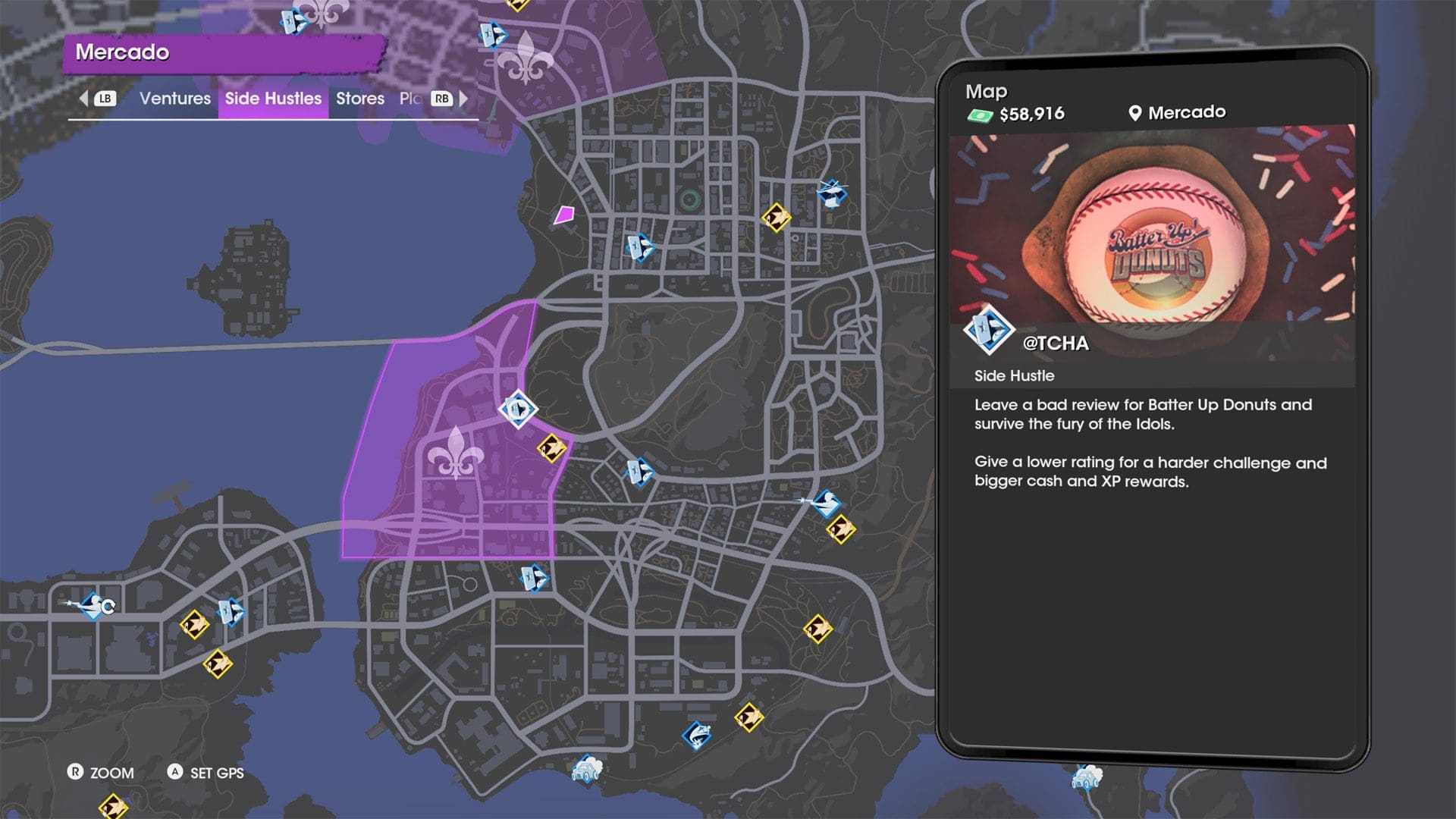
Task: Open the Stores tab
Action: pyautogui.click(x=359, y=99)
